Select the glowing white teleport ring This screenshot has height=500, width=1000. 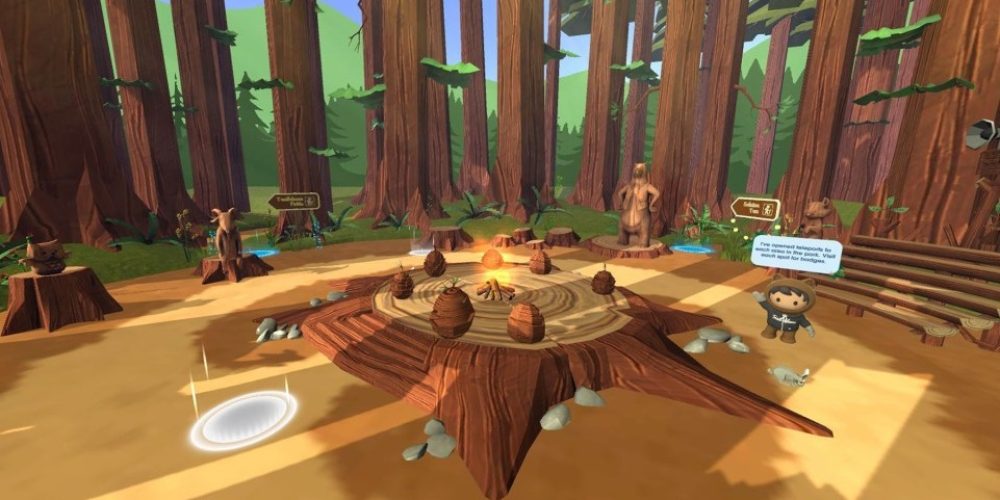243,418
